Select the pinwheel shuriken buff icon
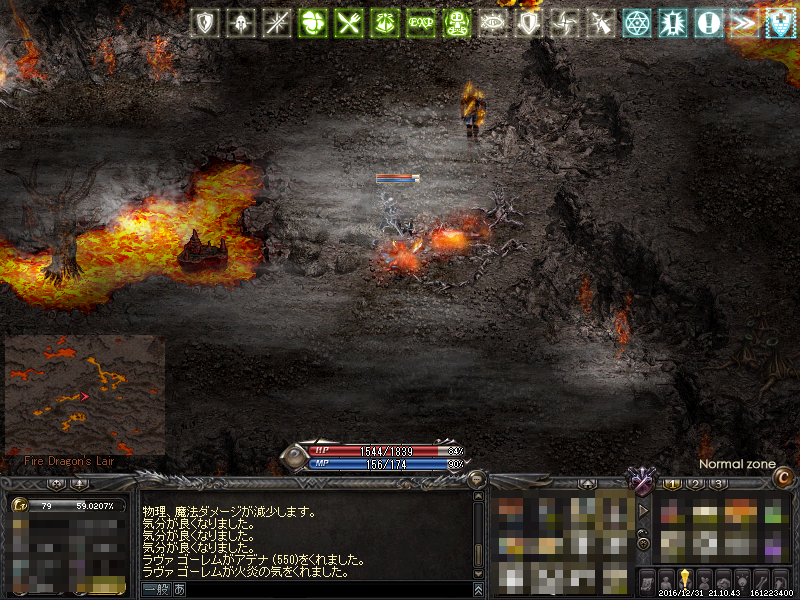 click(x=565, y=23)
